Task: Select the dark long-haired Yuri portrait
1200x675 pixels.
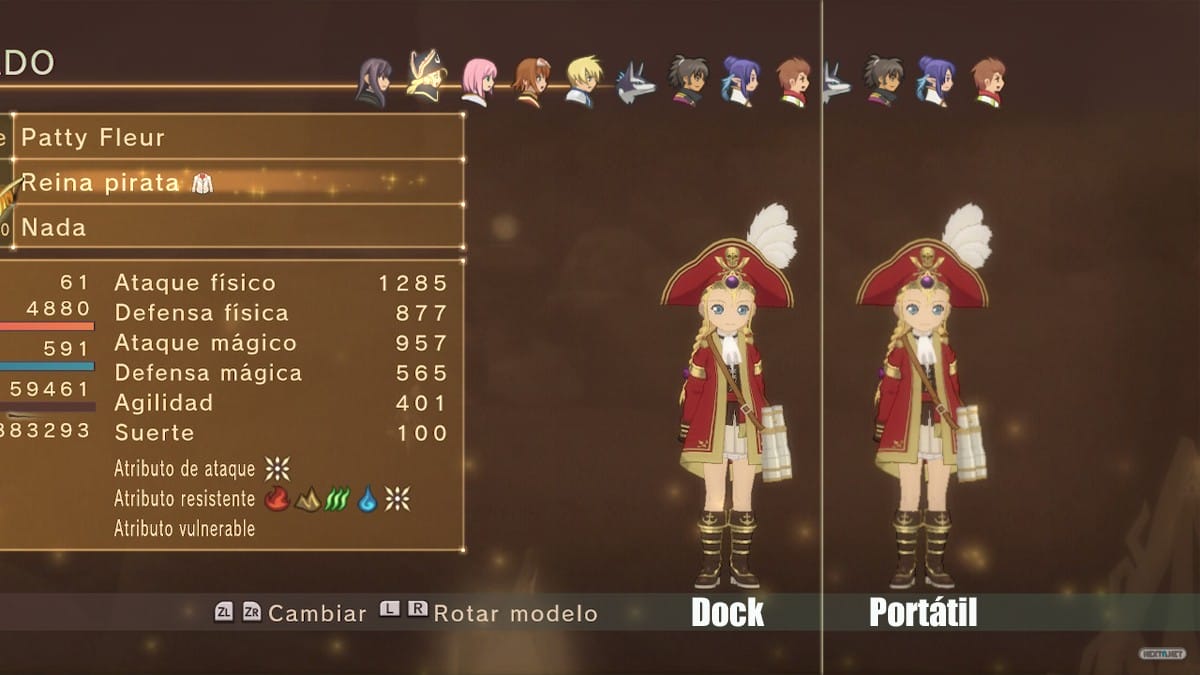Action: click(x=373, y=82)
